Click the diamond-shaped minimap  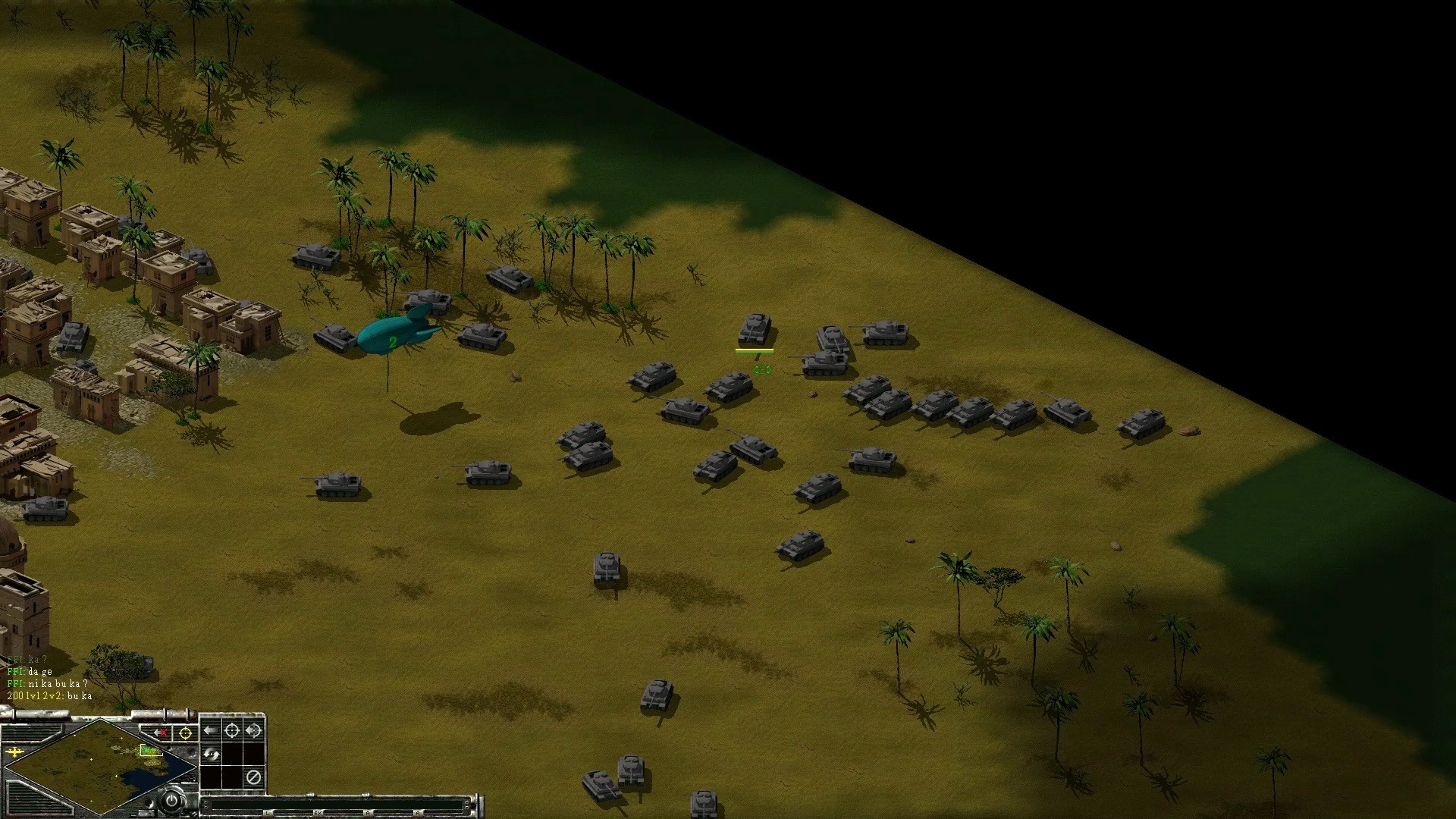97,767
